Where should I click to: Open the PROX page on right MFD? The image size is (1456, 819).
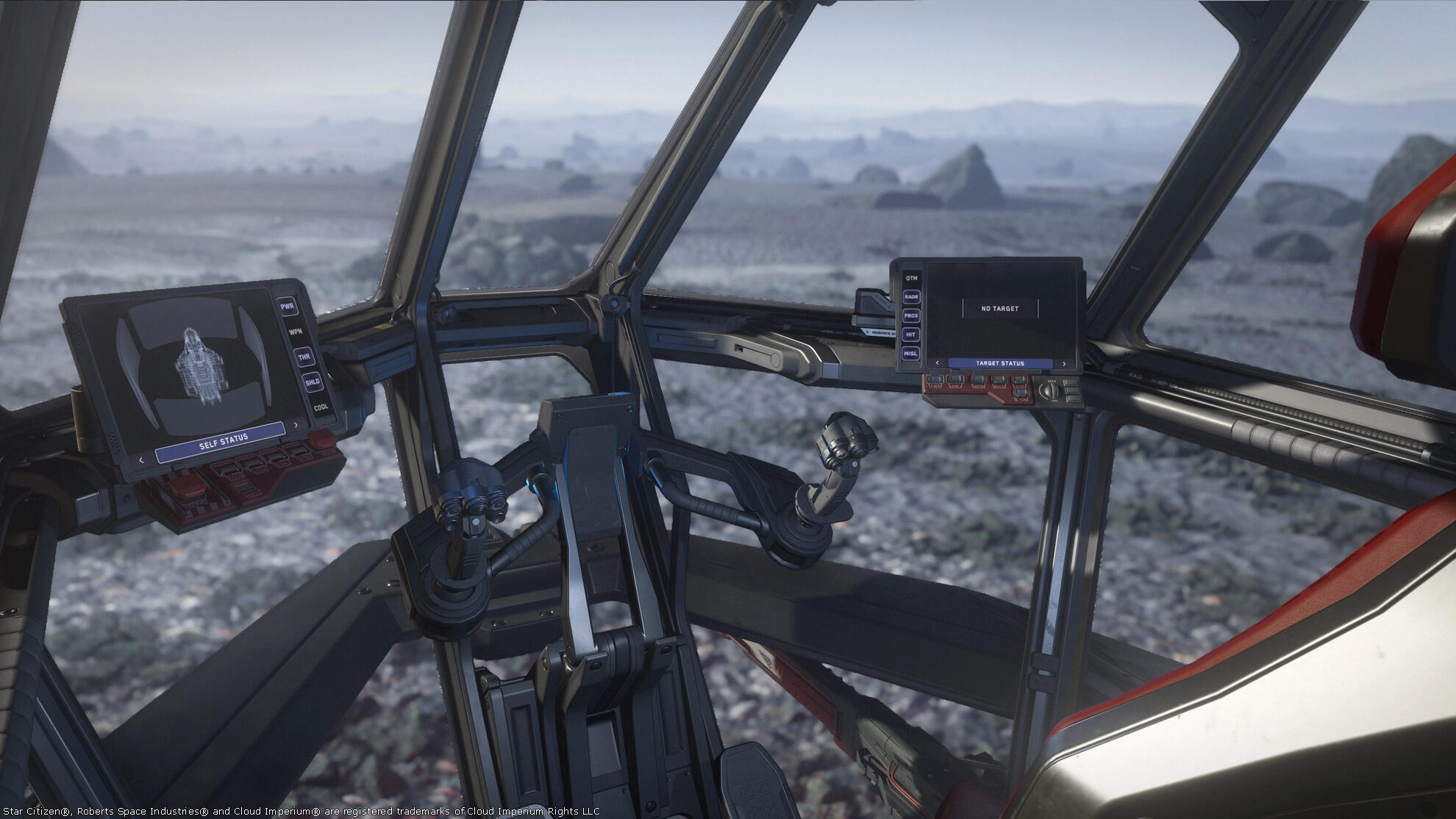coord(912,315)
